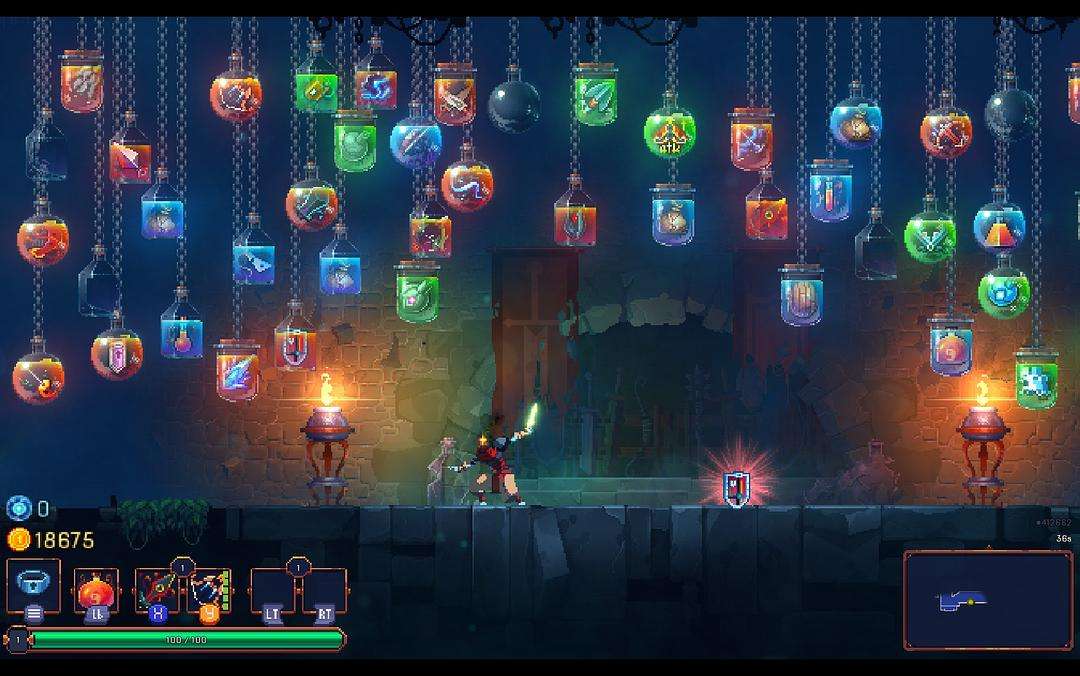The height and width of the screenshot is (676, 1080).
Task: Choose the bow secondary weapon slot
Action: [x=209, y=590]
